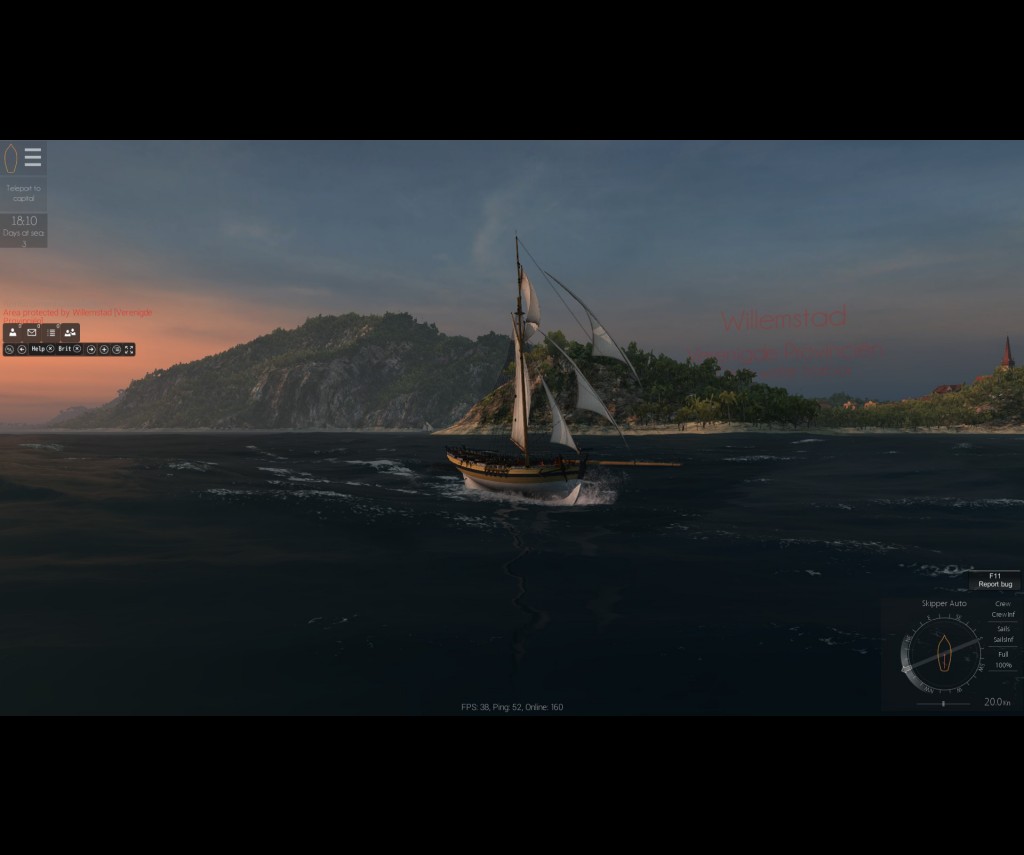Click the F11 Report bug button
Viewport: 1024px width, 855px height.
point(995,580)
